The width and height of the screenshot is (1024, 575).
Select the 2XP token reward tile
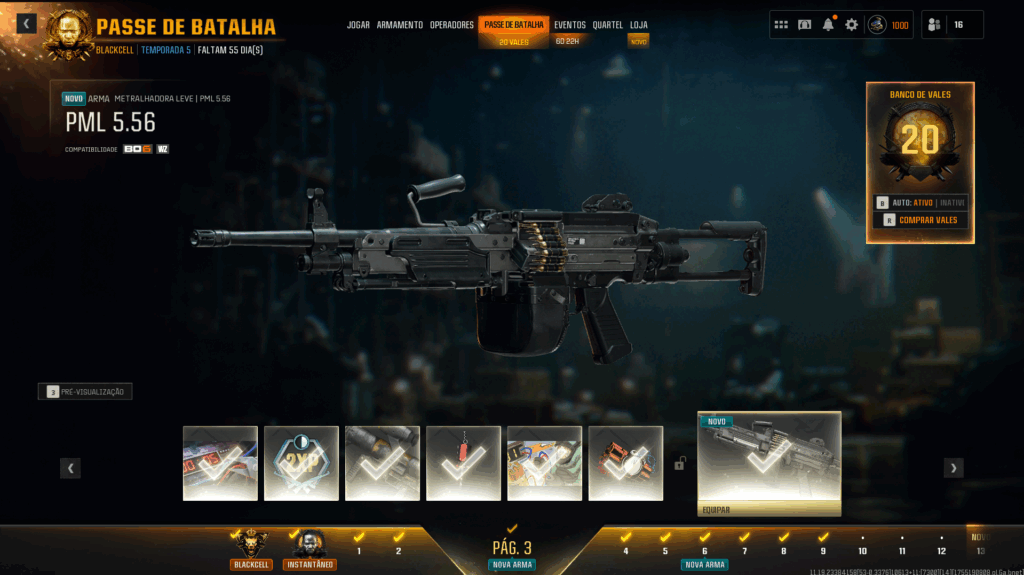(301, 463)
